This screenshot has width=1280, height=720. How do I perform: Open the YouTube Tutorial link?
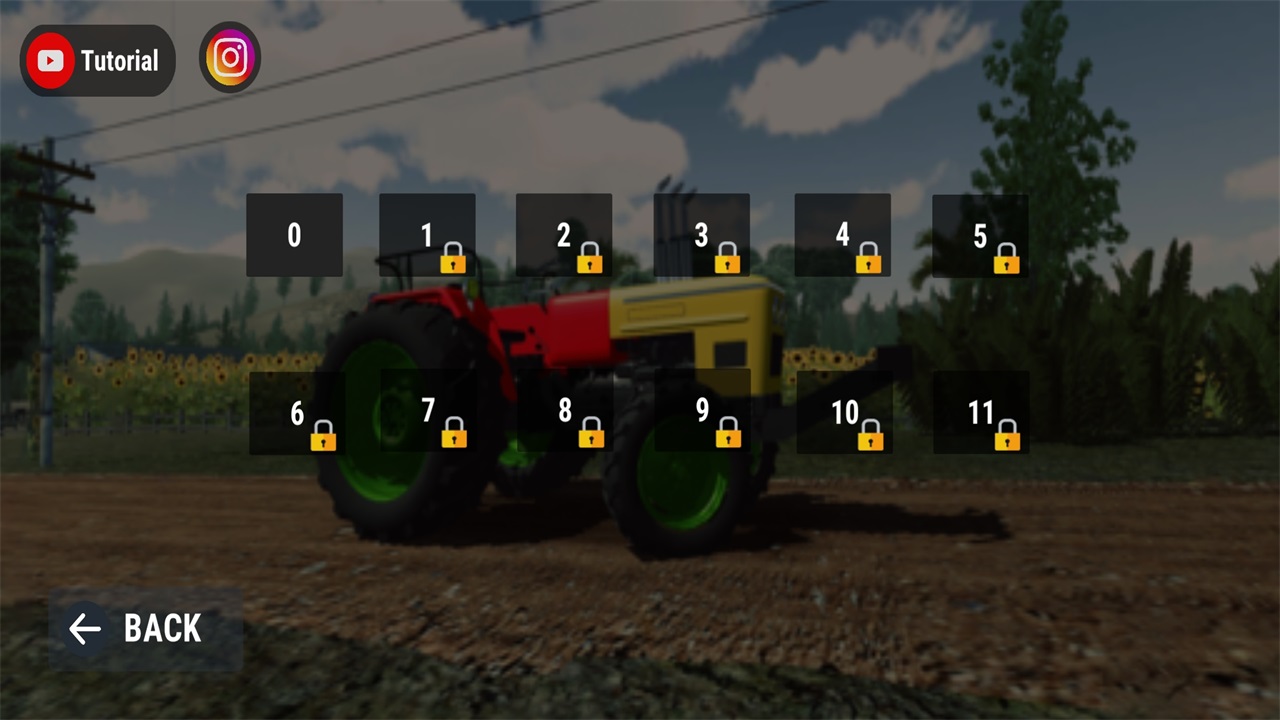point(98,61)
